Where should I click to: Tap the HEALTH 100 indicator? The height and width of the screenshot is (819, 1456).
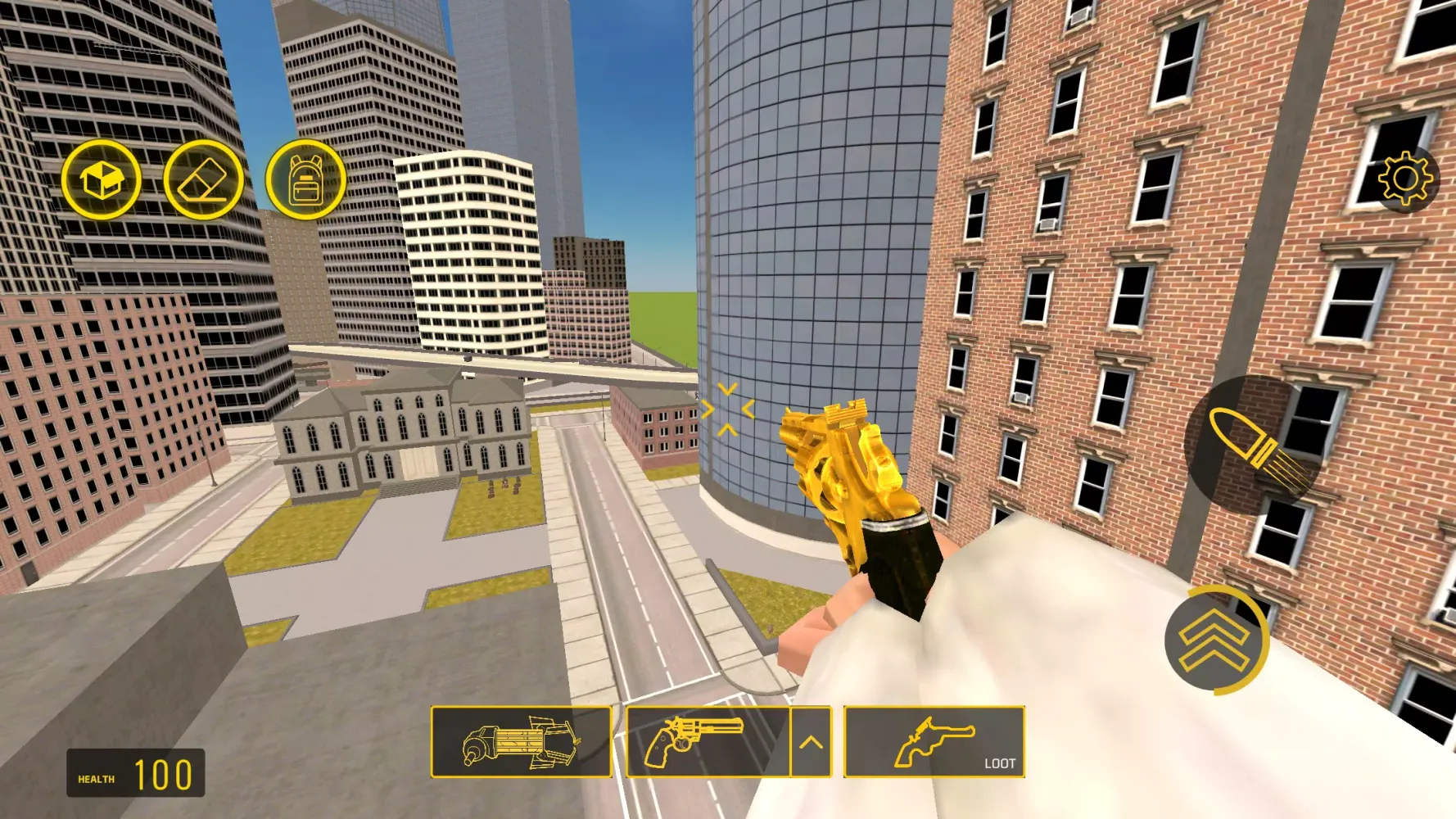135,771
